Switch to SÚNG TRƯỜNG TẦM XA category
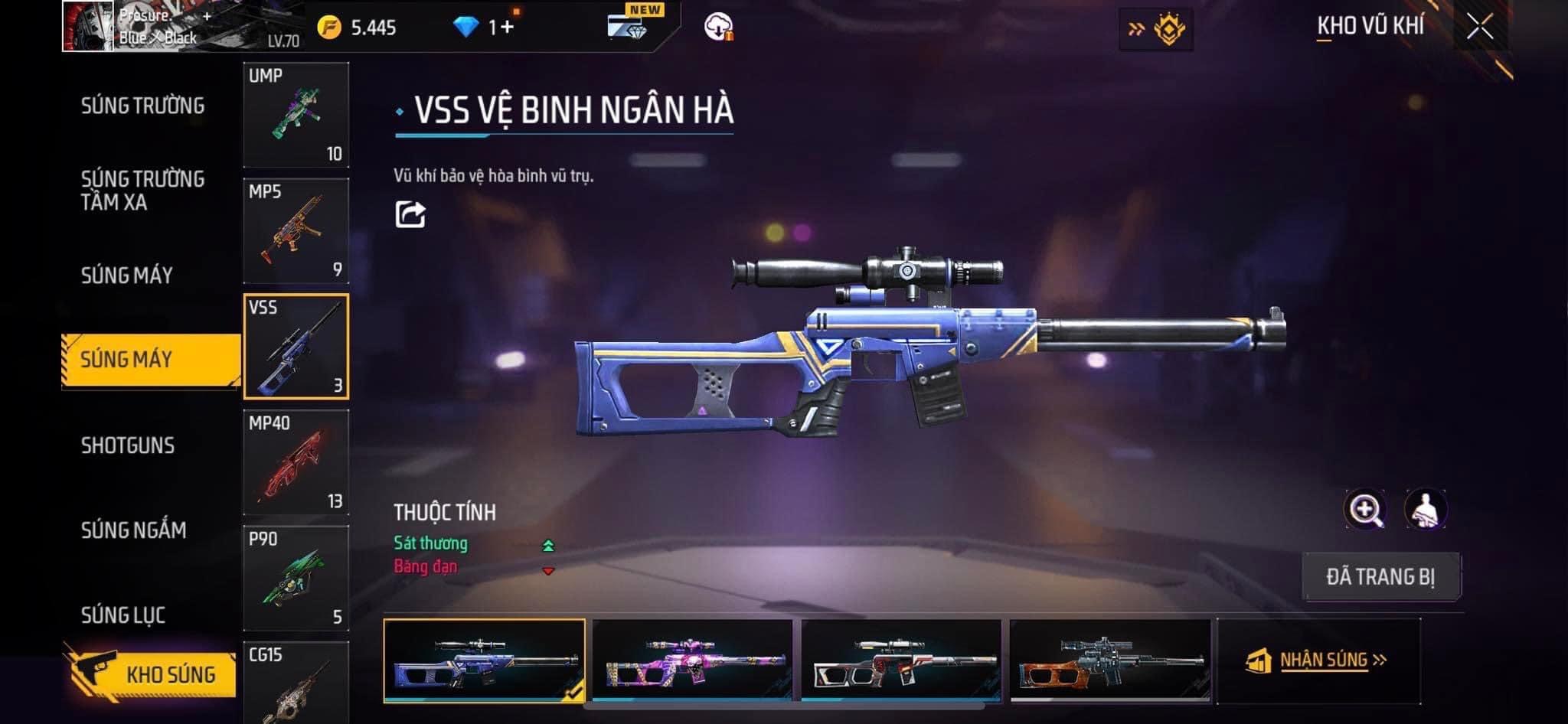 142,191
